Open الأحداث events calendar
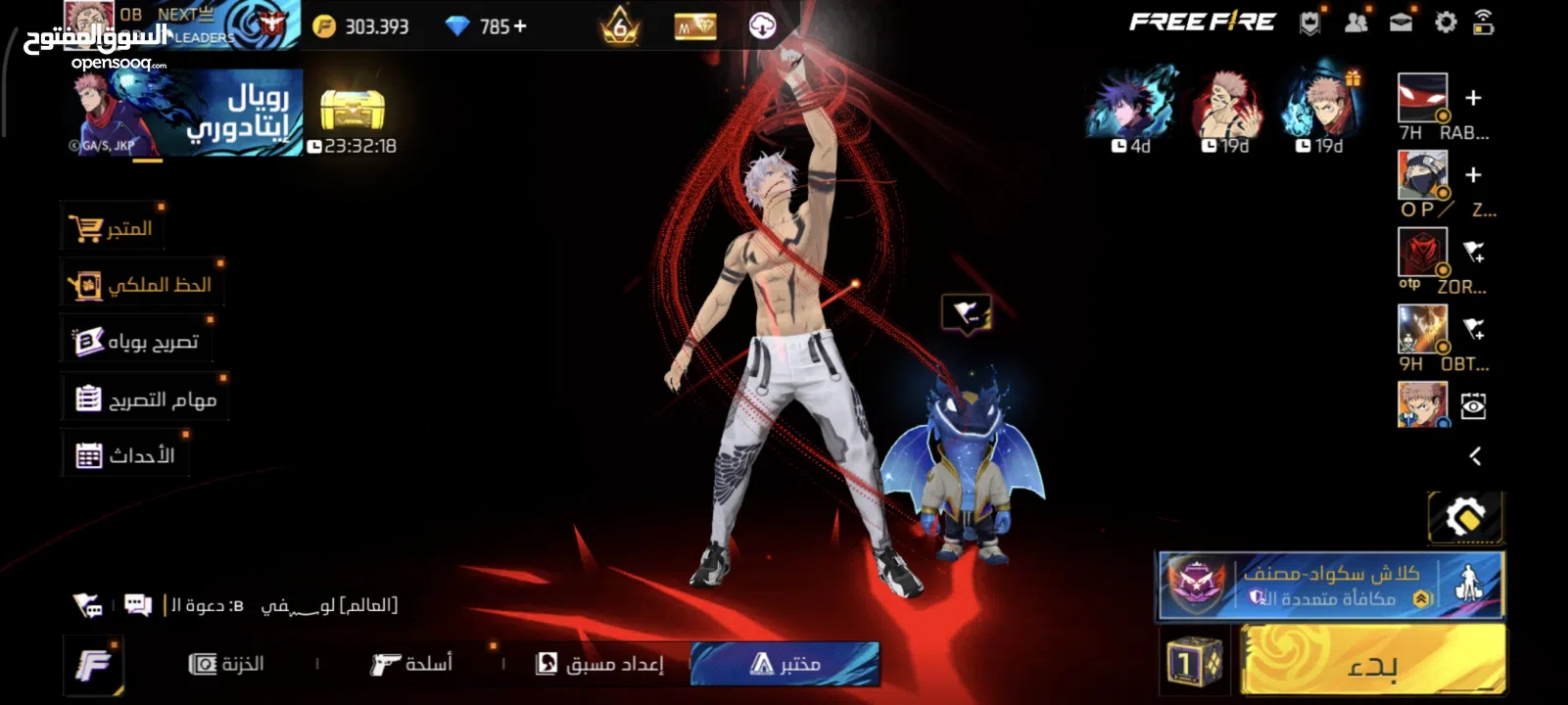This screenshot has height=705, width=1568. 124,455
